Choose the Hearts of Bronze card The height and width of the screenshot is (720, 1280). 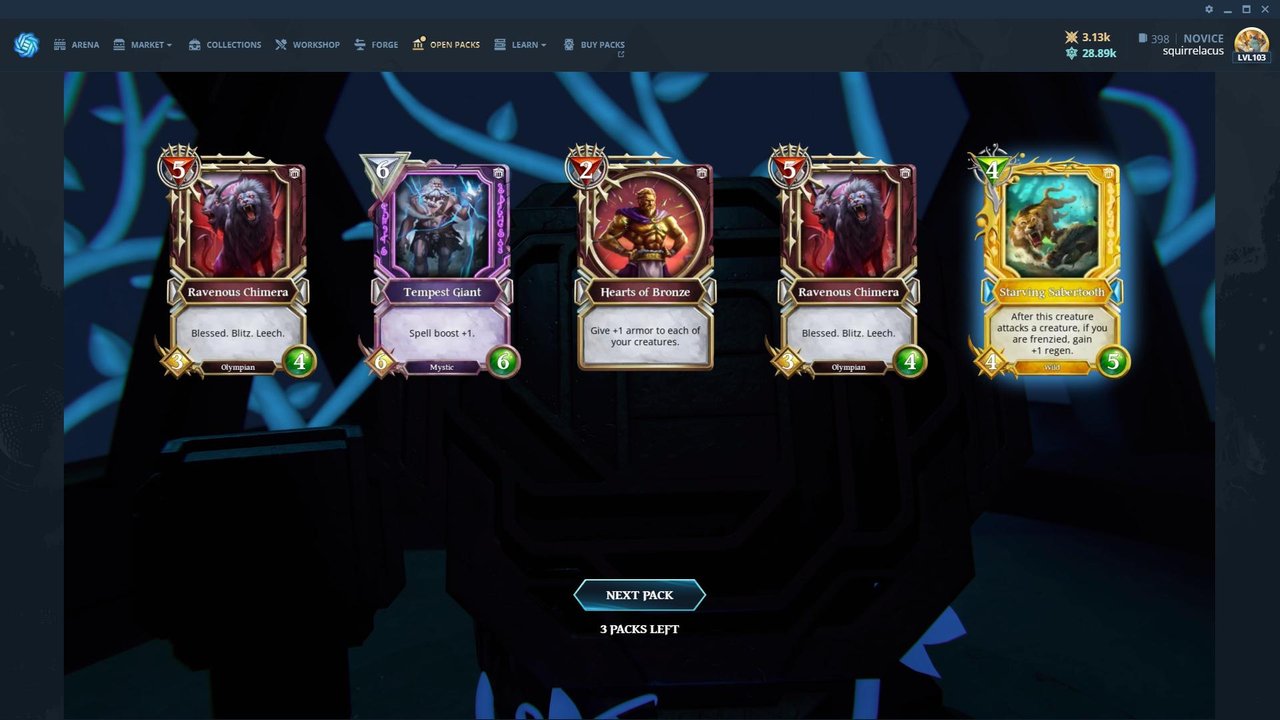click(x=645, y=265)
